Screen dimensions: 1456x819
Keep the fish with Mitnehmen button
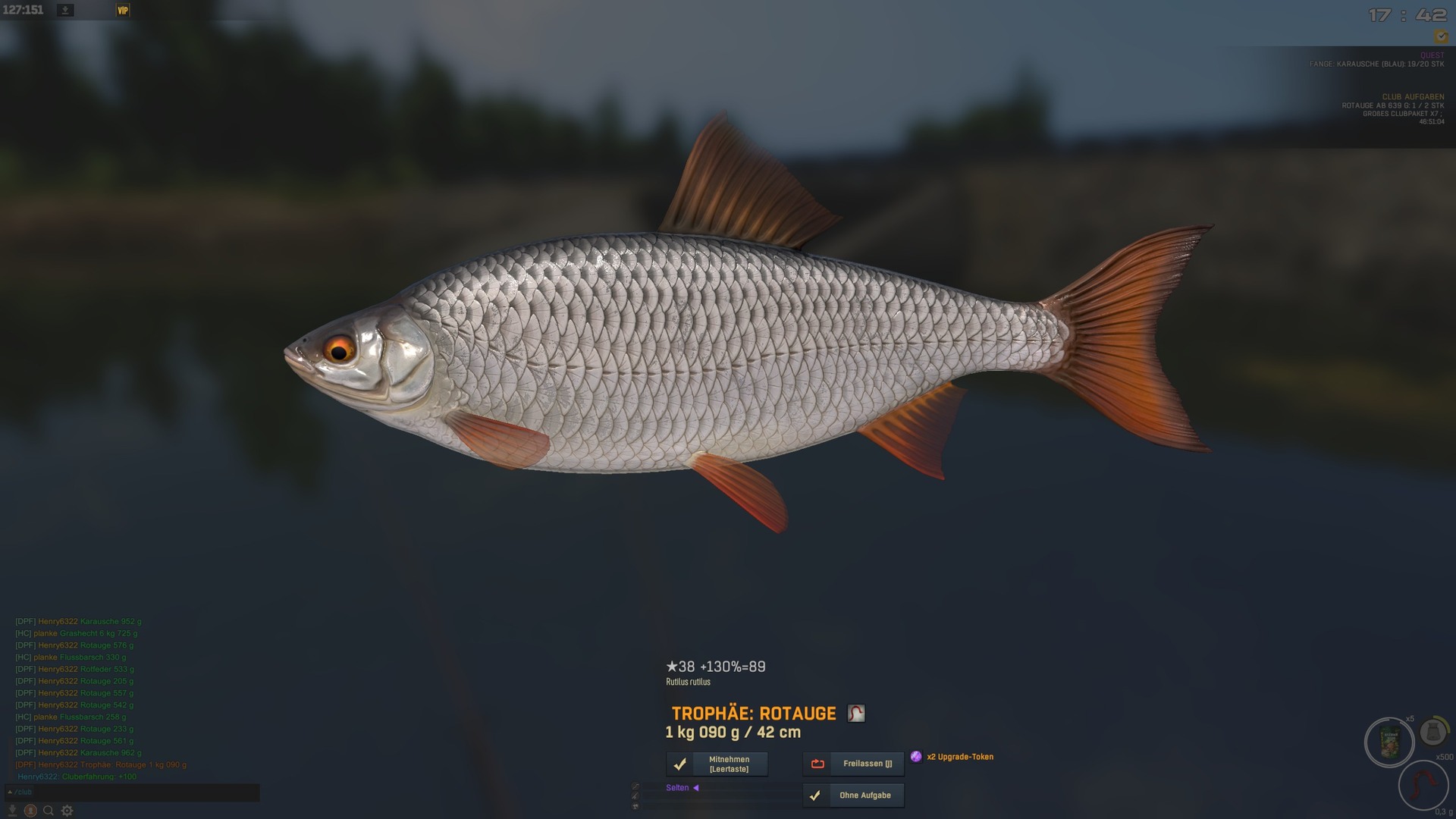(717, 764)
